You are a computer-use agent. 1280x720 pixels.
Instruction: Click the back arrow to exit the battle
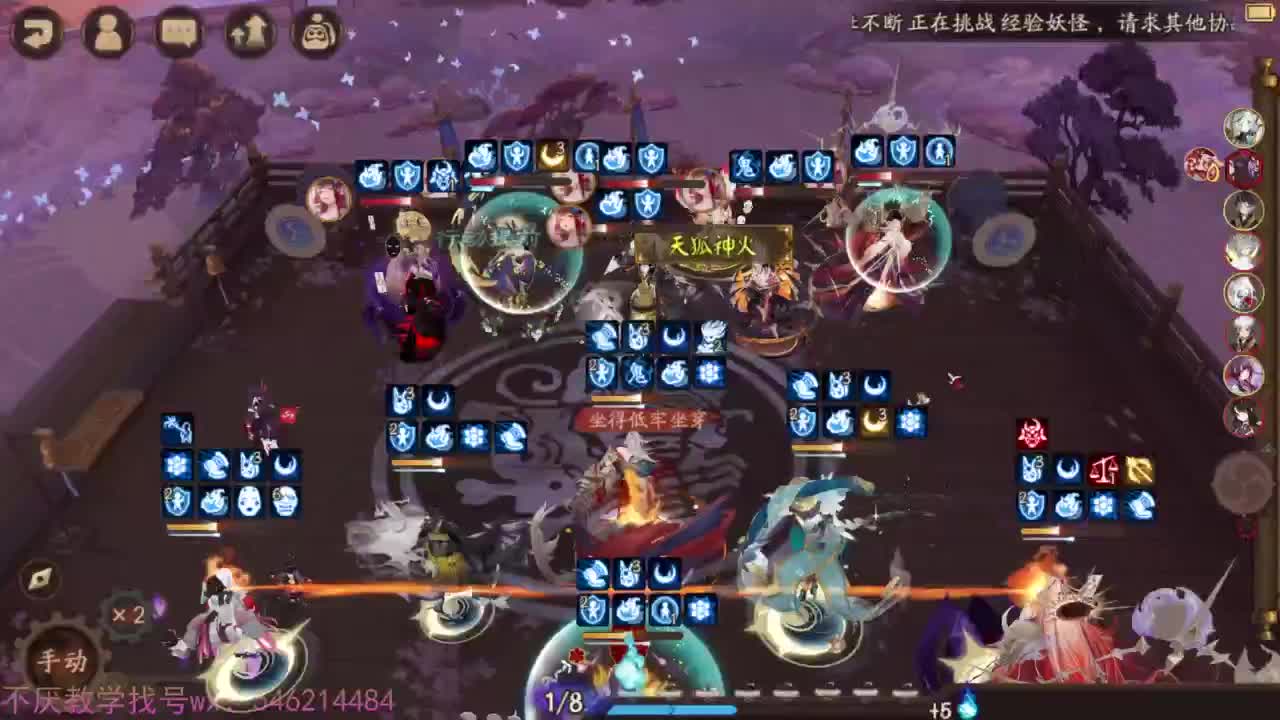37,33
